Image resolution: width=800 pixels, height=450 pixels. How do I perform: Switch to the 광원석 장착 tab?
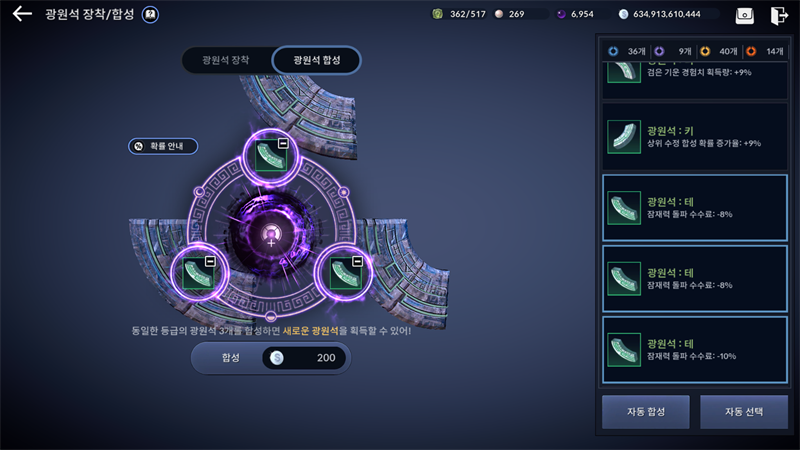[x=227, y=60]
